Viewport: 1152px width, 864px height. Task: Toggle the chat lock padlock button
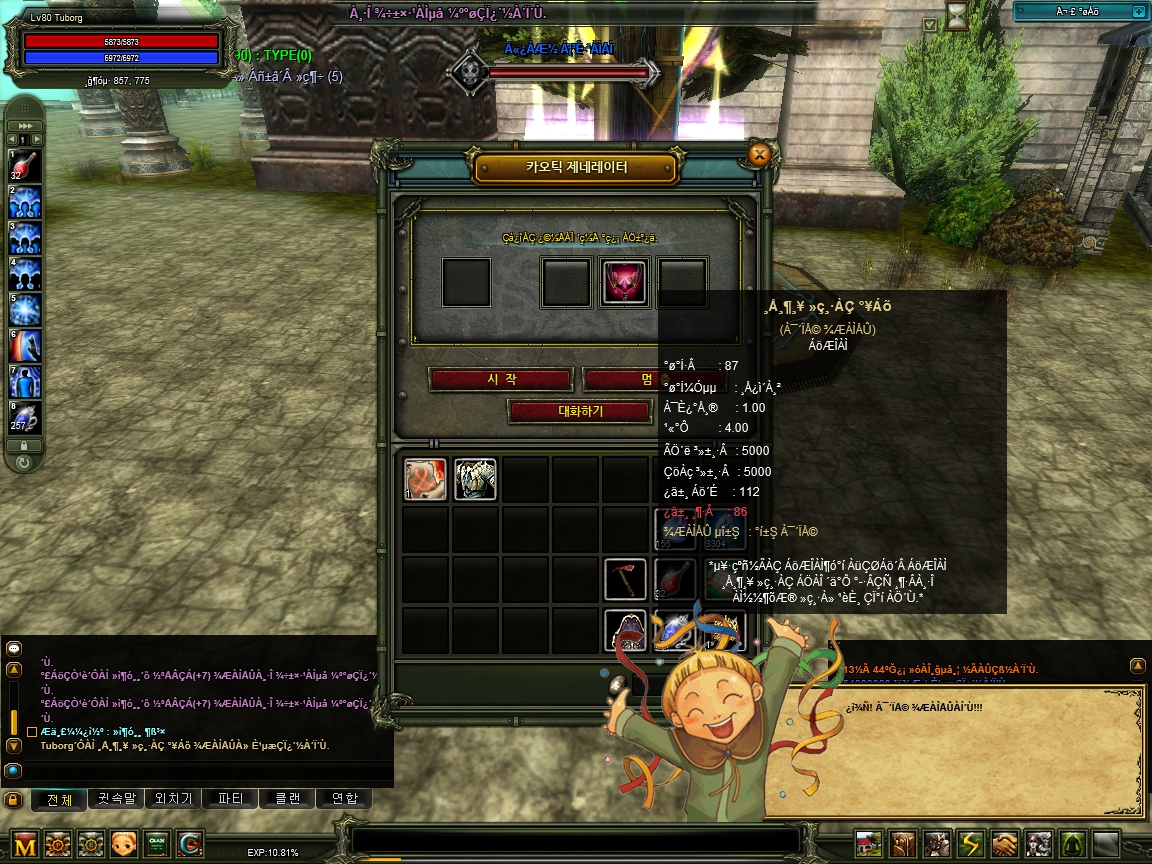click(x=13, y=800)
